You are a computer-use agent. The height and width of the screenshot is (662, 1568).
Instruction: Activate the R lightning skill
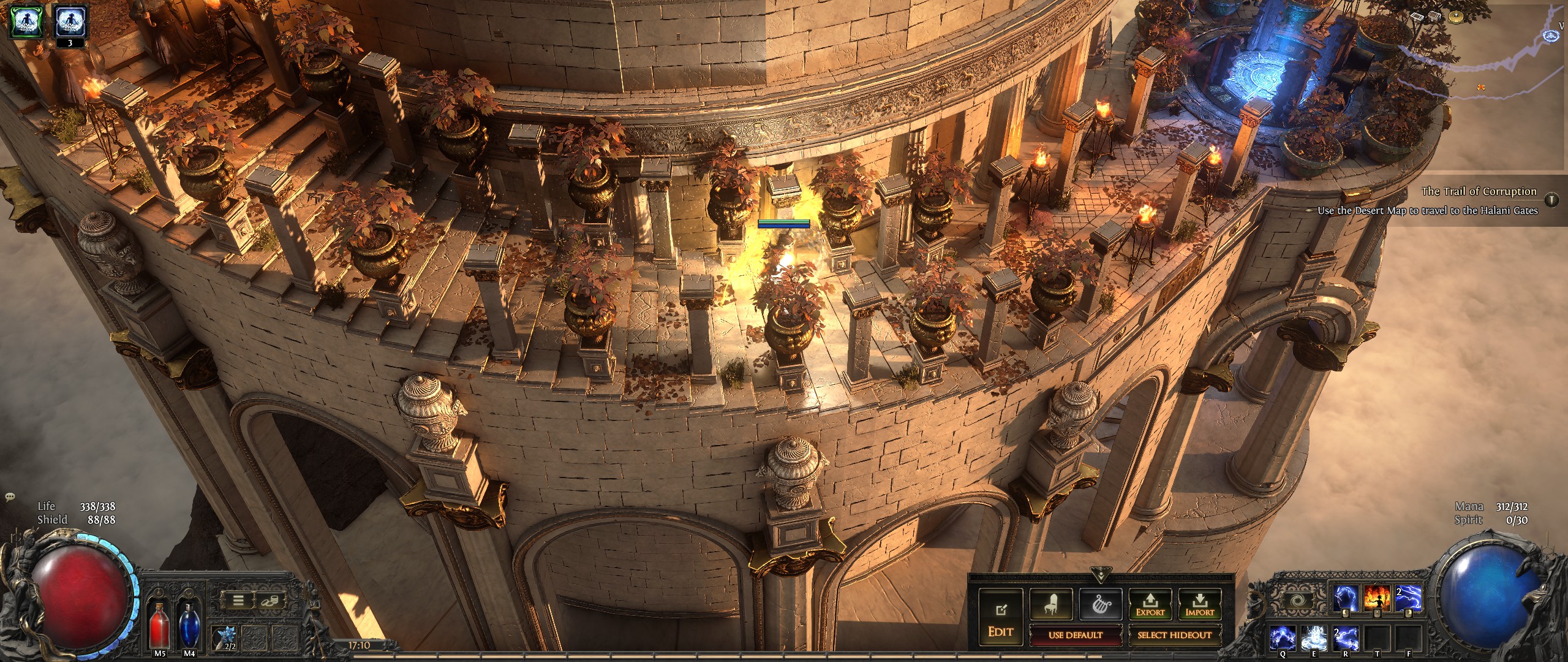click(x=1346, y=637)
